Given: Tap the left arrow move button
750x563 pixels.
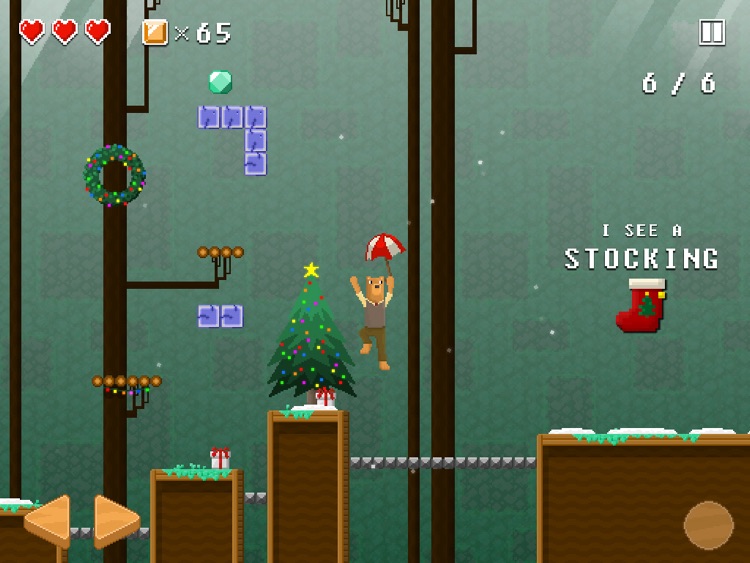Looking at the screenshot, I should (48, 520).
